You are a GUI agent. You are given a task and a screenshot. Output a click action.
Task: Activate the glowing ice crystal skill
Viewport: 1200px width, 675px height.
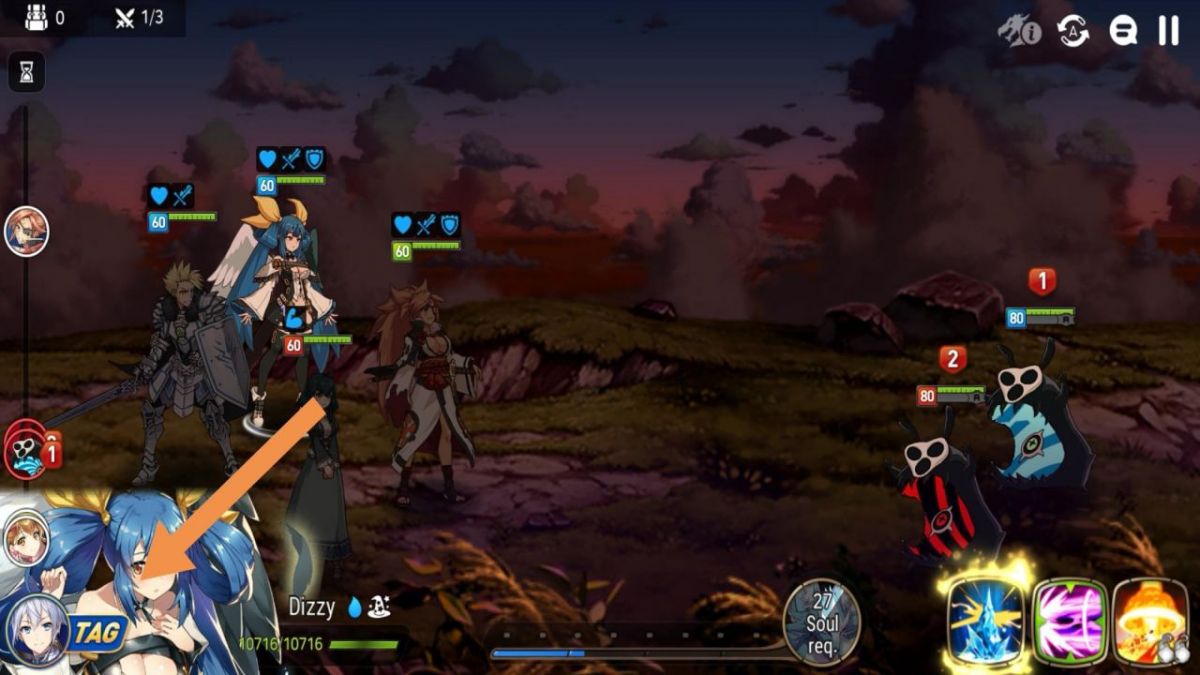click(x=985, y=620)
